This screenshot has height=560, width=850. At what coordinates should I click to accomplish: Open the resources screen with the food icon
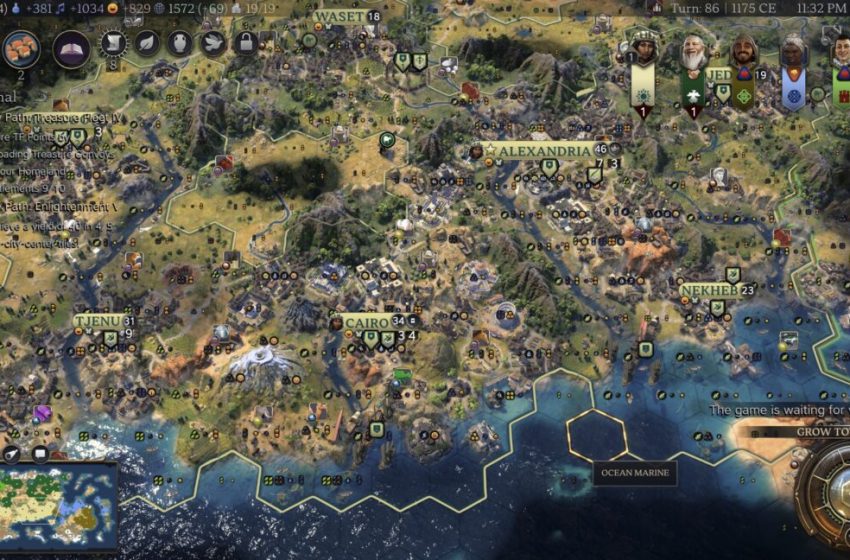[x=22, y=46]
